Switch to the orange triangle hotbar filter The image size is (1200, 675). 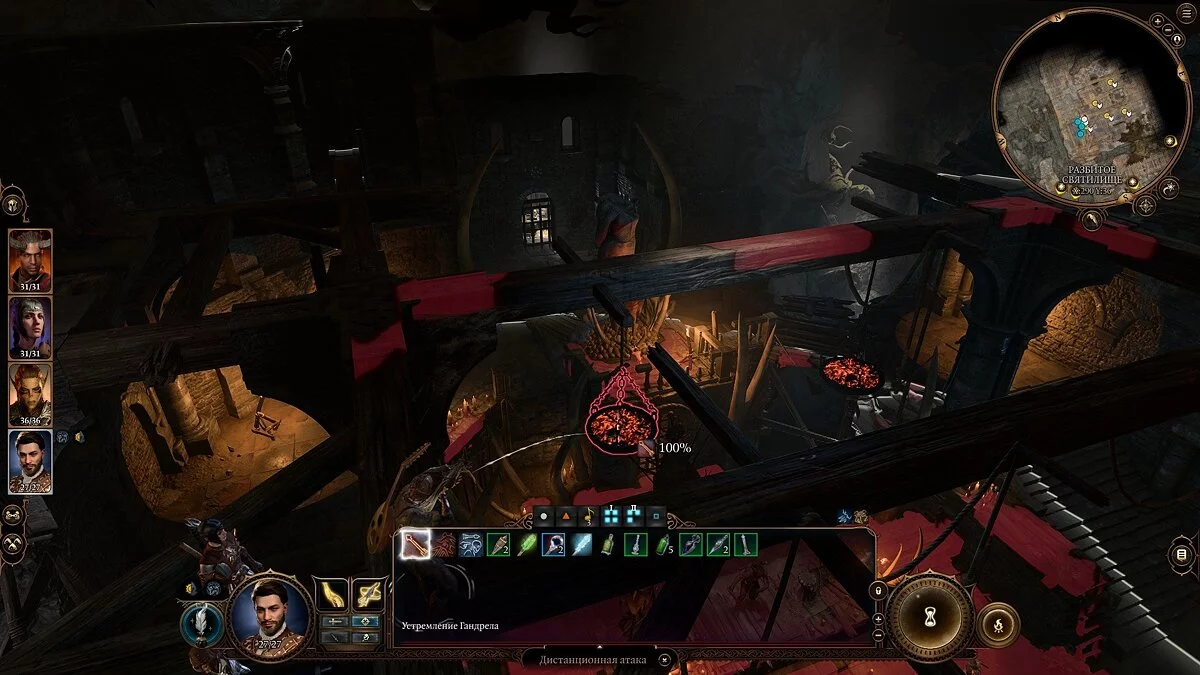point(565,517)
